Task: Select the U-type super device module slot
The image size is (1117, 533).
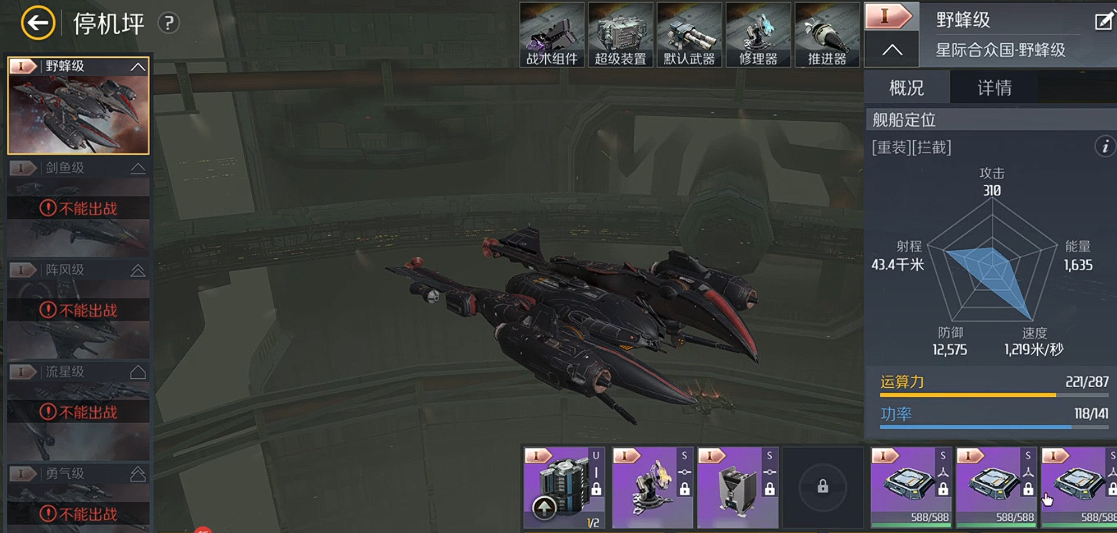Action: pos(565,487)
